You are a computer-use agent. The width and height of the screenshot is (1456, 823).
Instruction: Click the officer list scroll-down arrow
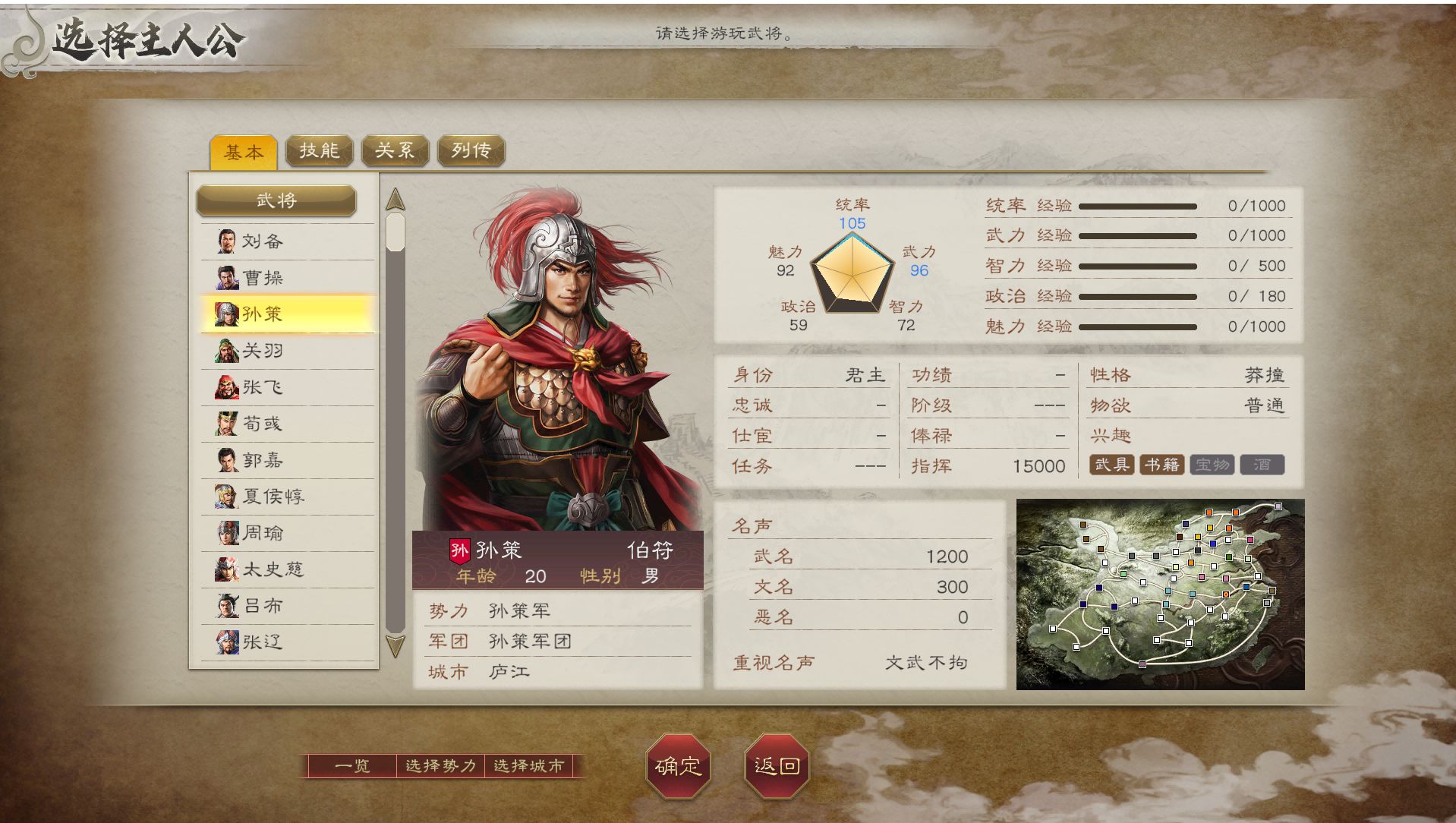coord(396,647)
